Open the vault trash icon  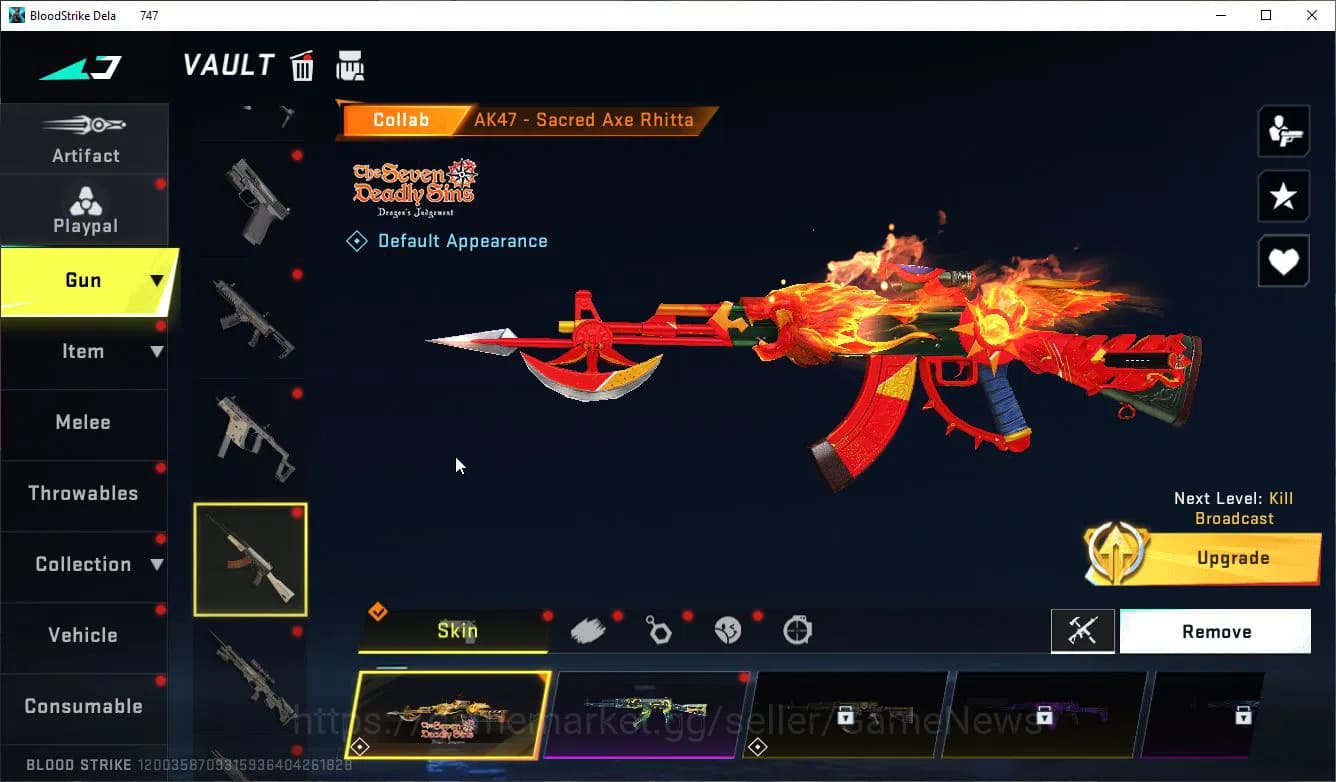click(x=302, y=66)
